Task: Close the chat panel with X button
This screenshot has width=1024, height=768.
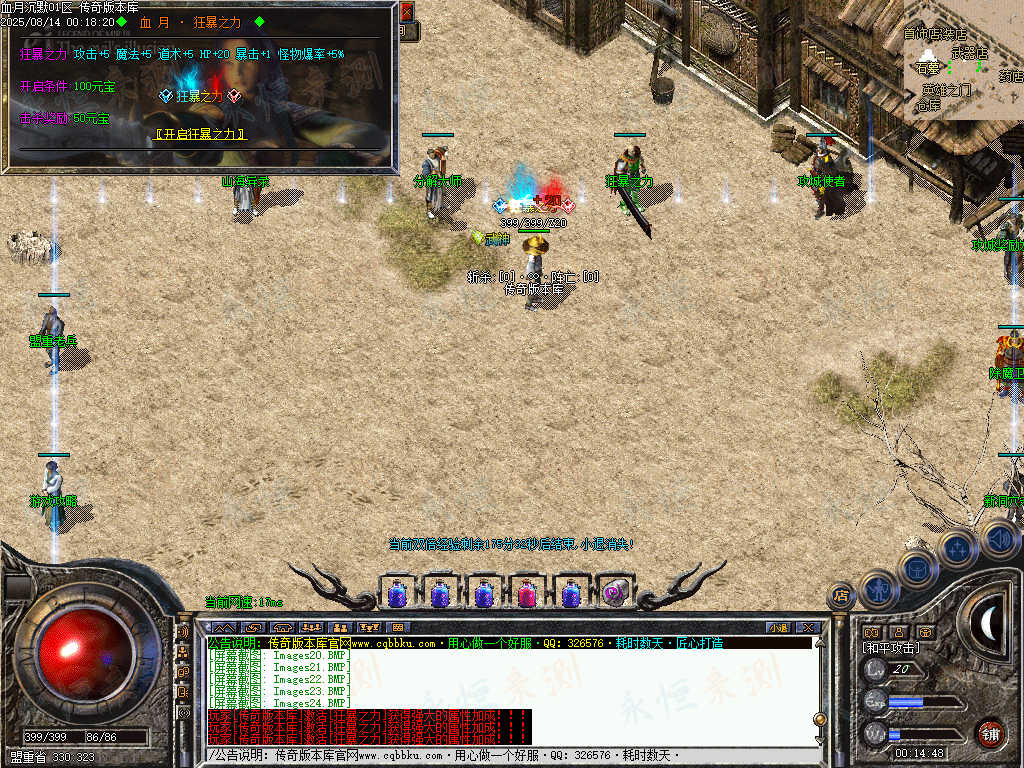Action: pyautogui.click(x=808, y=628)
